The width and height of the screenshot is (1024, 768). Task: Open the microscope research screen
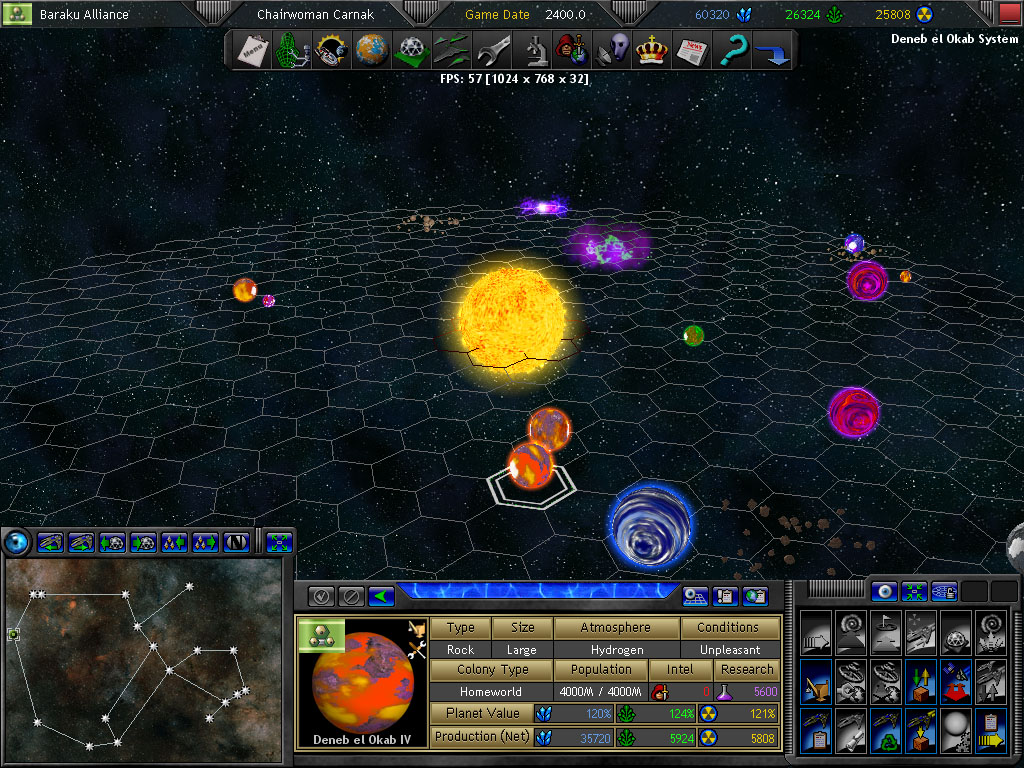pos(534,49)
